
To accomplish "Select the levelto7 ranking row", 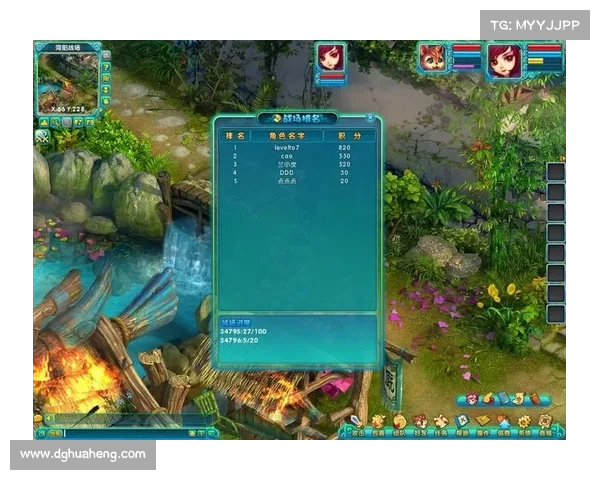I will (x=295, y=147).
